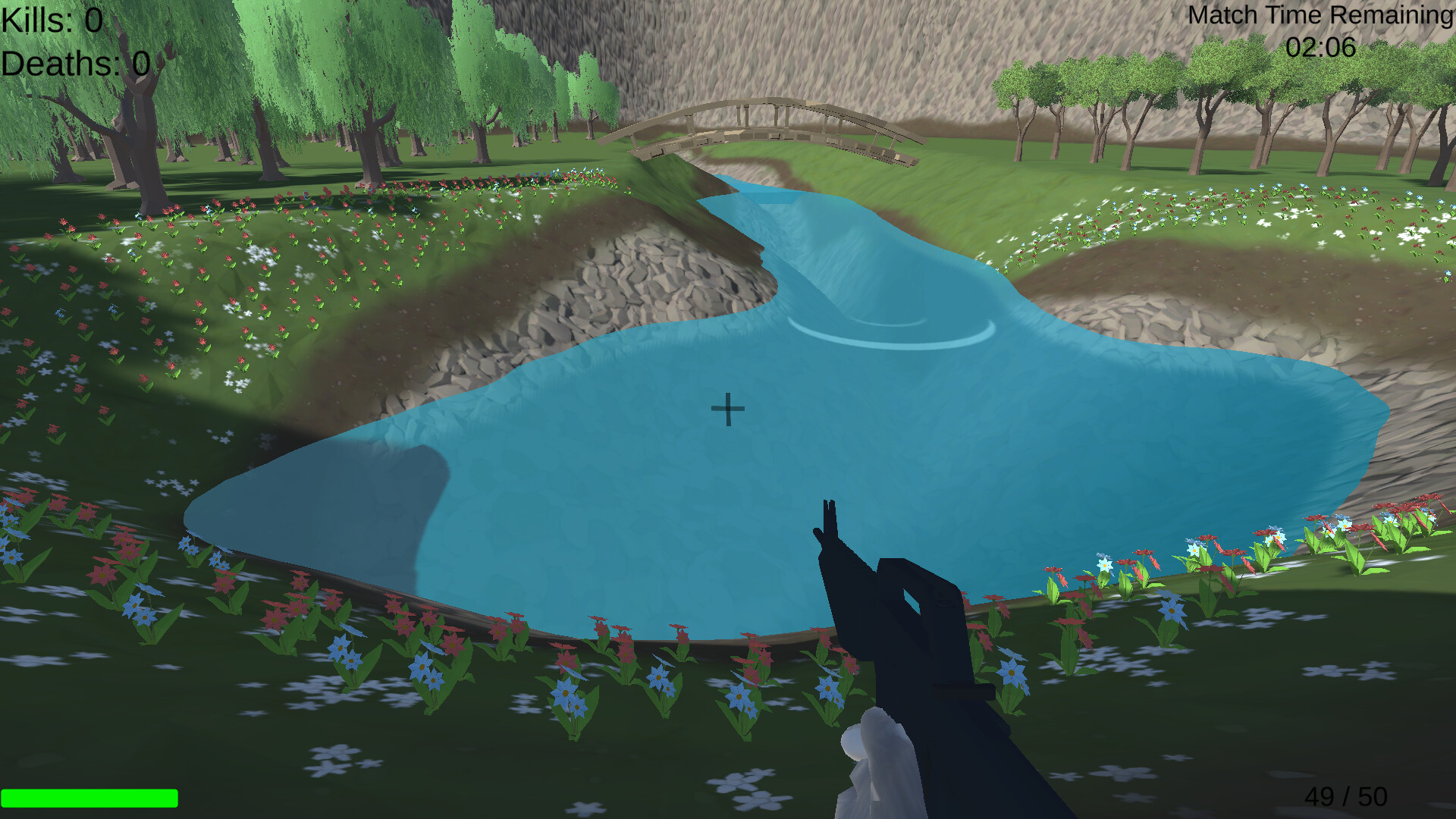
Task: Click the crosshair at screen center
Action: tap(727, 408)
